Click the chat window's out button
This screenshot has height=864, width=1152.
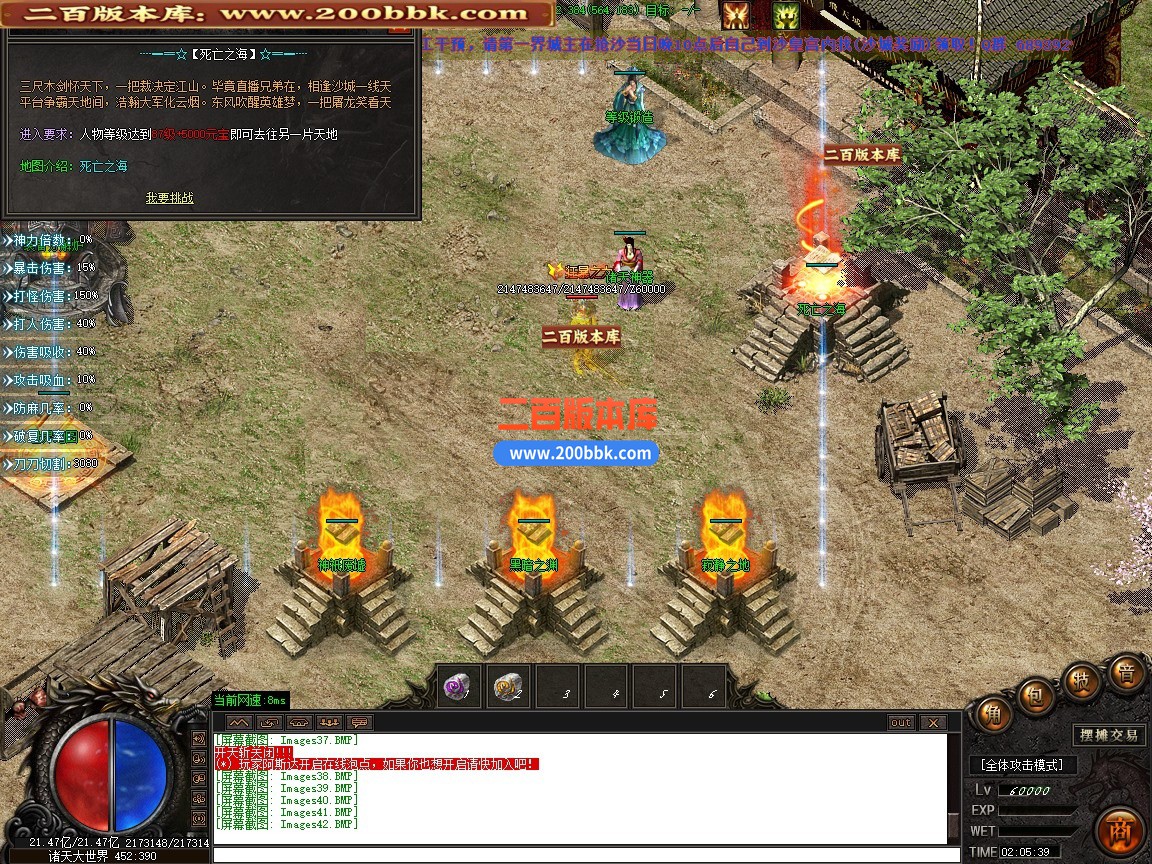[901, 722]
